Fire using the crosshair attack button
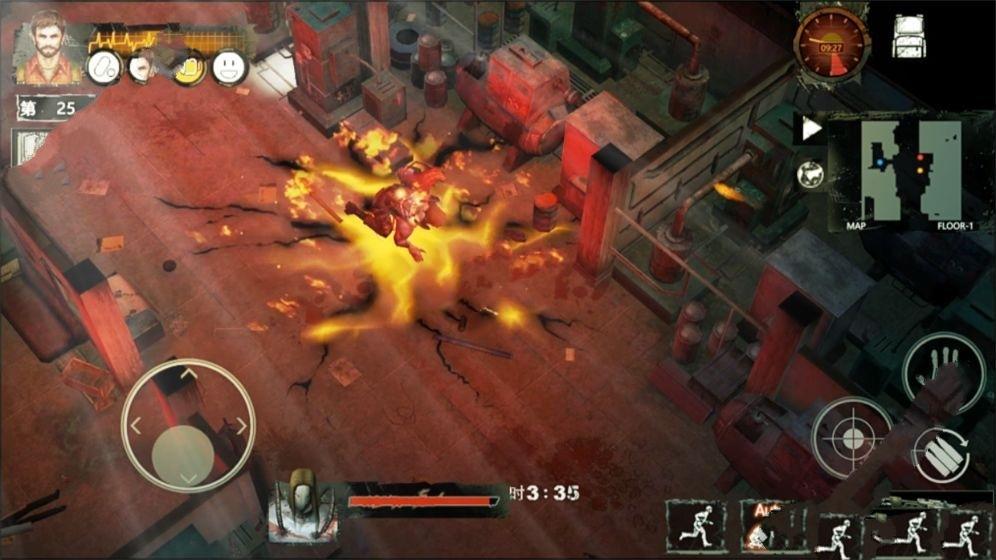This screenshot has height=560, width=996. point(851,437)
